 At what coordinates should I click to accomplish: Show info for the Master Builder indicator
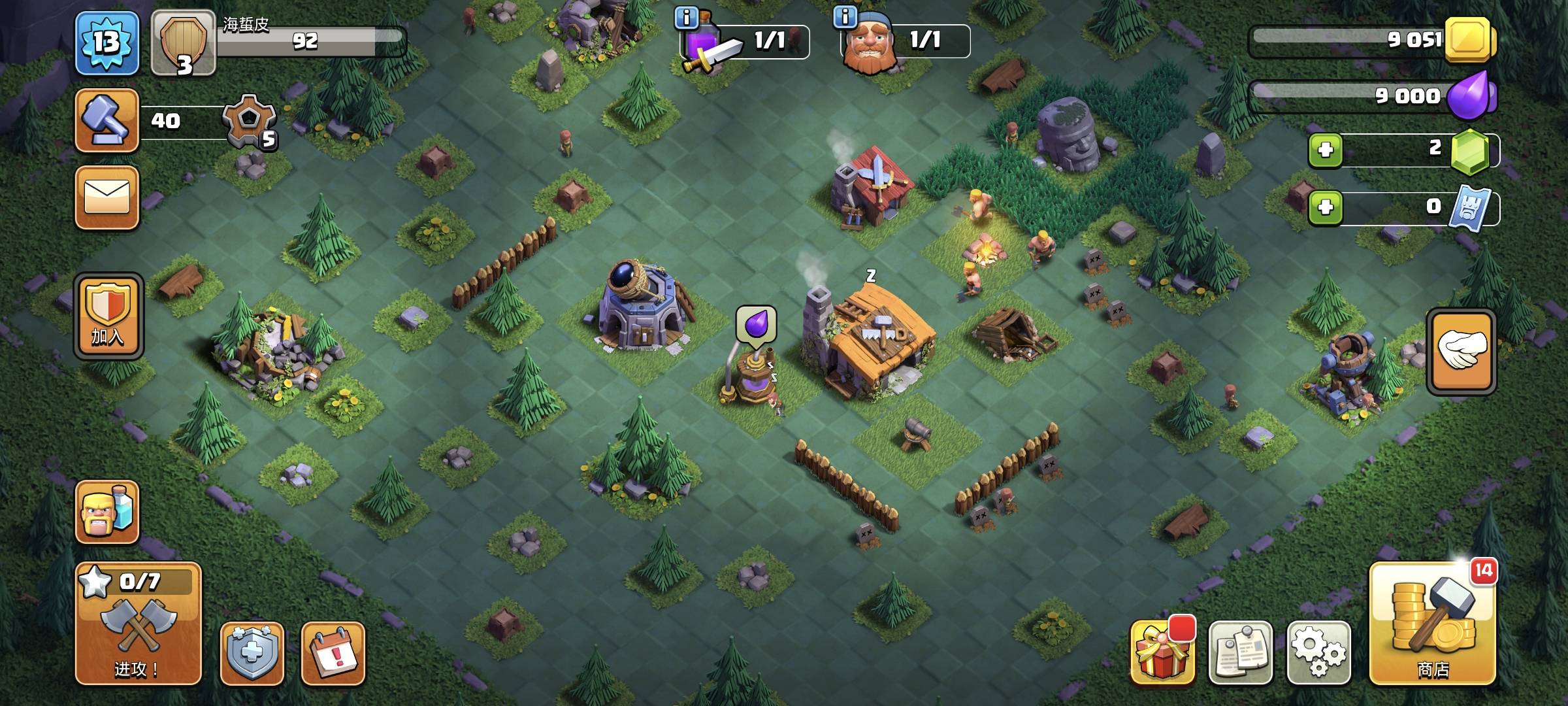(845, 16)
